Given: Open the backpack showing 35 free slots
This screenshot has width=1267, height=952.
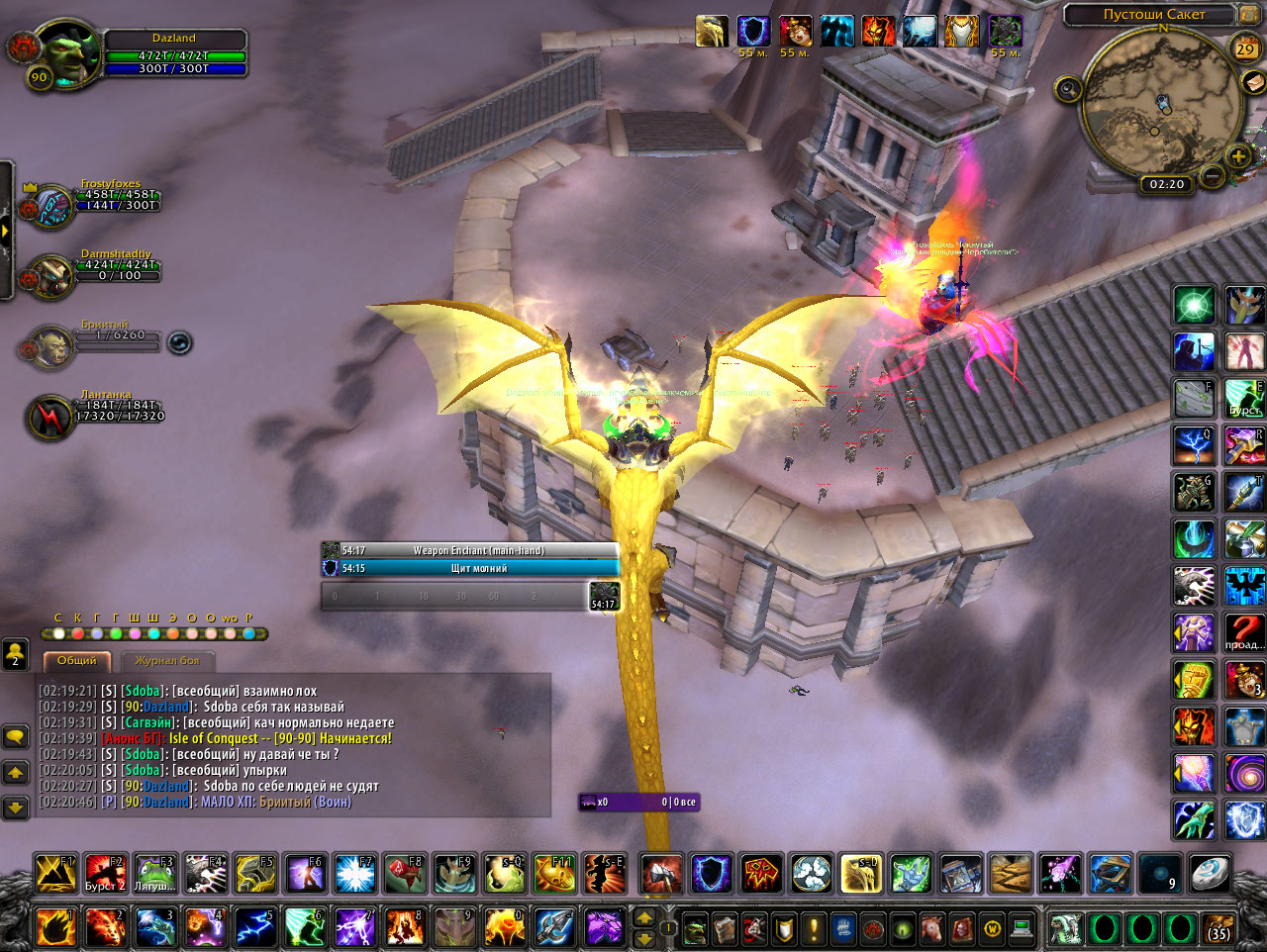Looking at the screenshot, I should [1218, 929].
